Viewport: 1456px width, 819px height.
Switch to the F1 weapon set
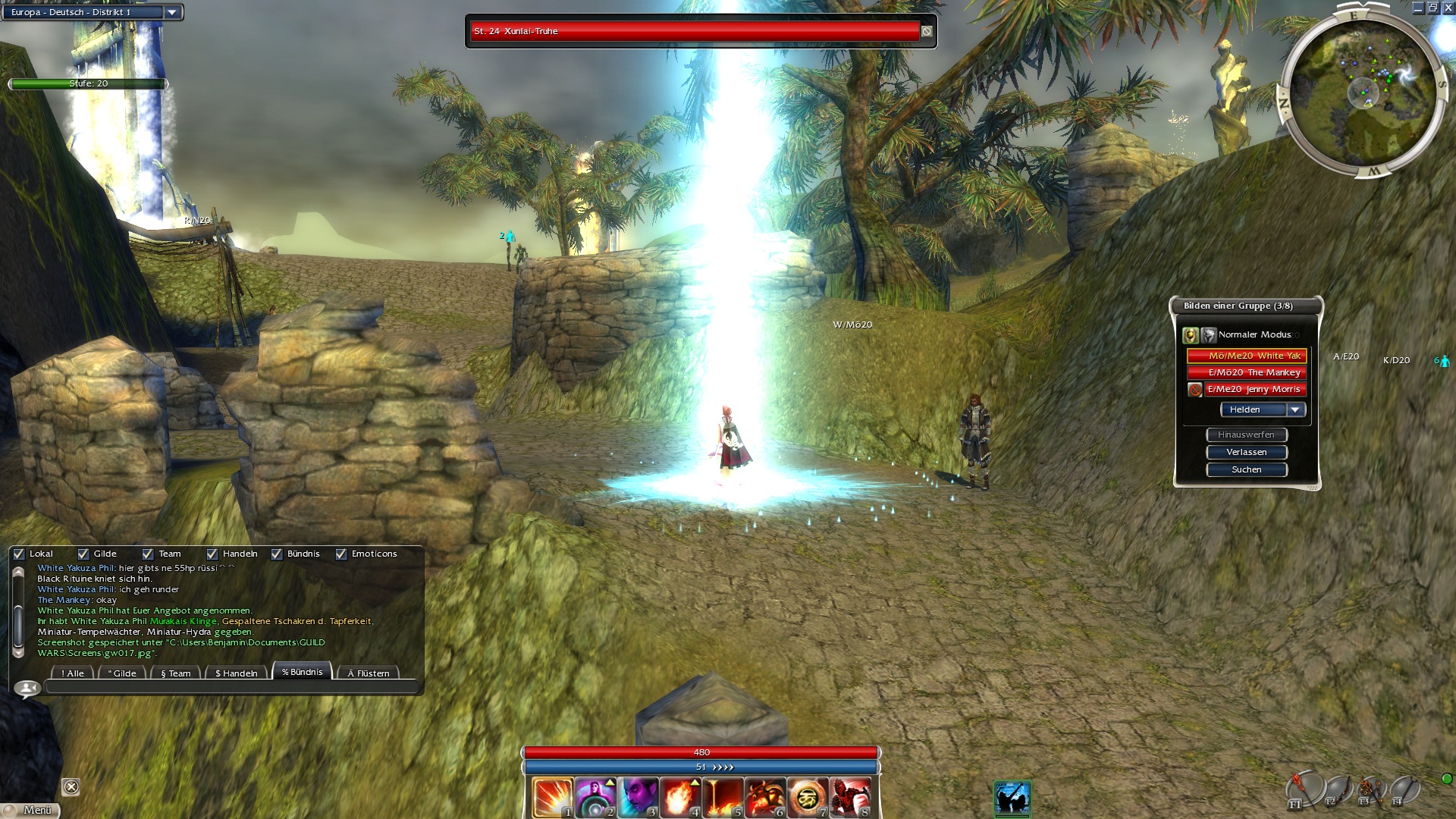click(x=1304, y=790)
